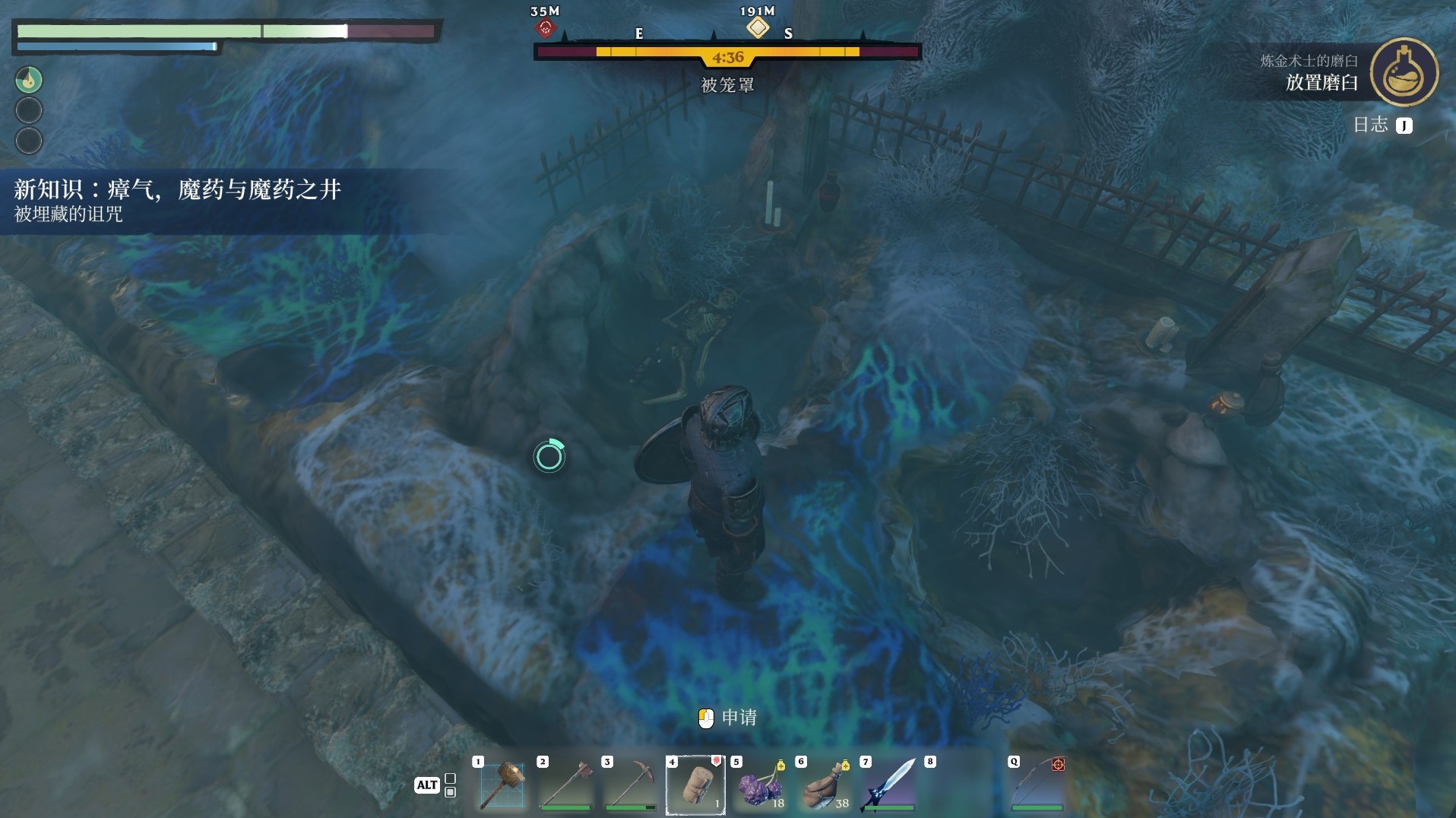Viewport: 1456px width, 818px height.
Task: Select the bow in the Q slot
Action: [x=1037, y=785]
